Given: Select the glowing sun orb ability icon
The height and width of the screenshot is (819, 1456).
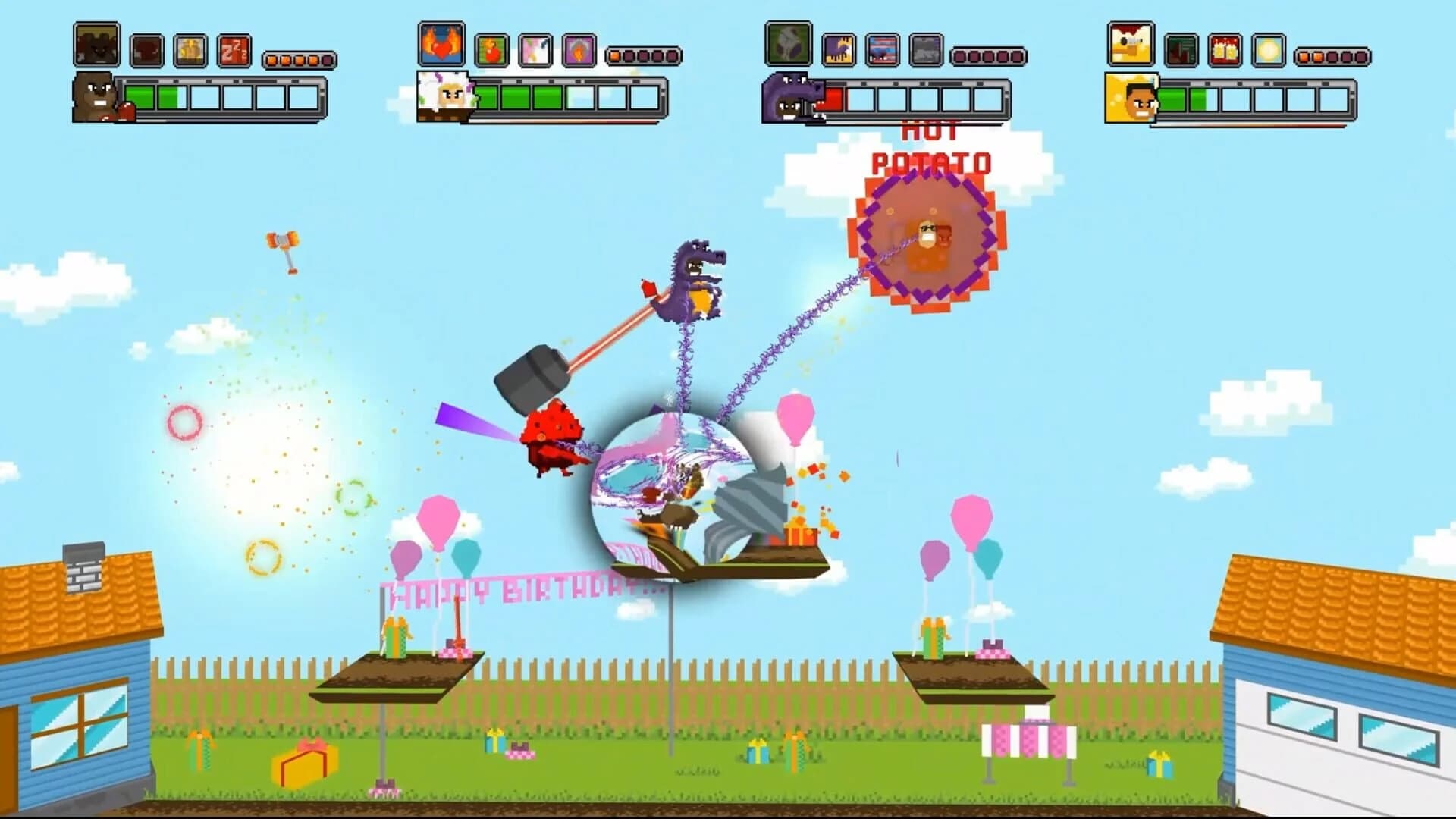Looking at the screenshot, I should 1268,49.
